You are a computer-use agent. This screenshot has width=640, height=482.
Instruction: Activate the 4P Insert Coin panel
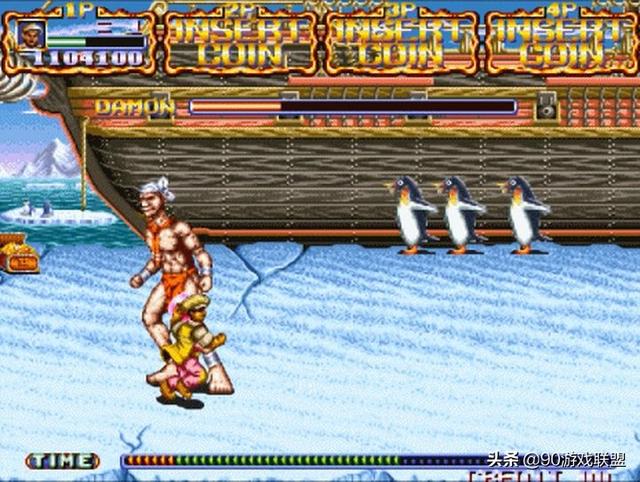[x=561, y=42]
